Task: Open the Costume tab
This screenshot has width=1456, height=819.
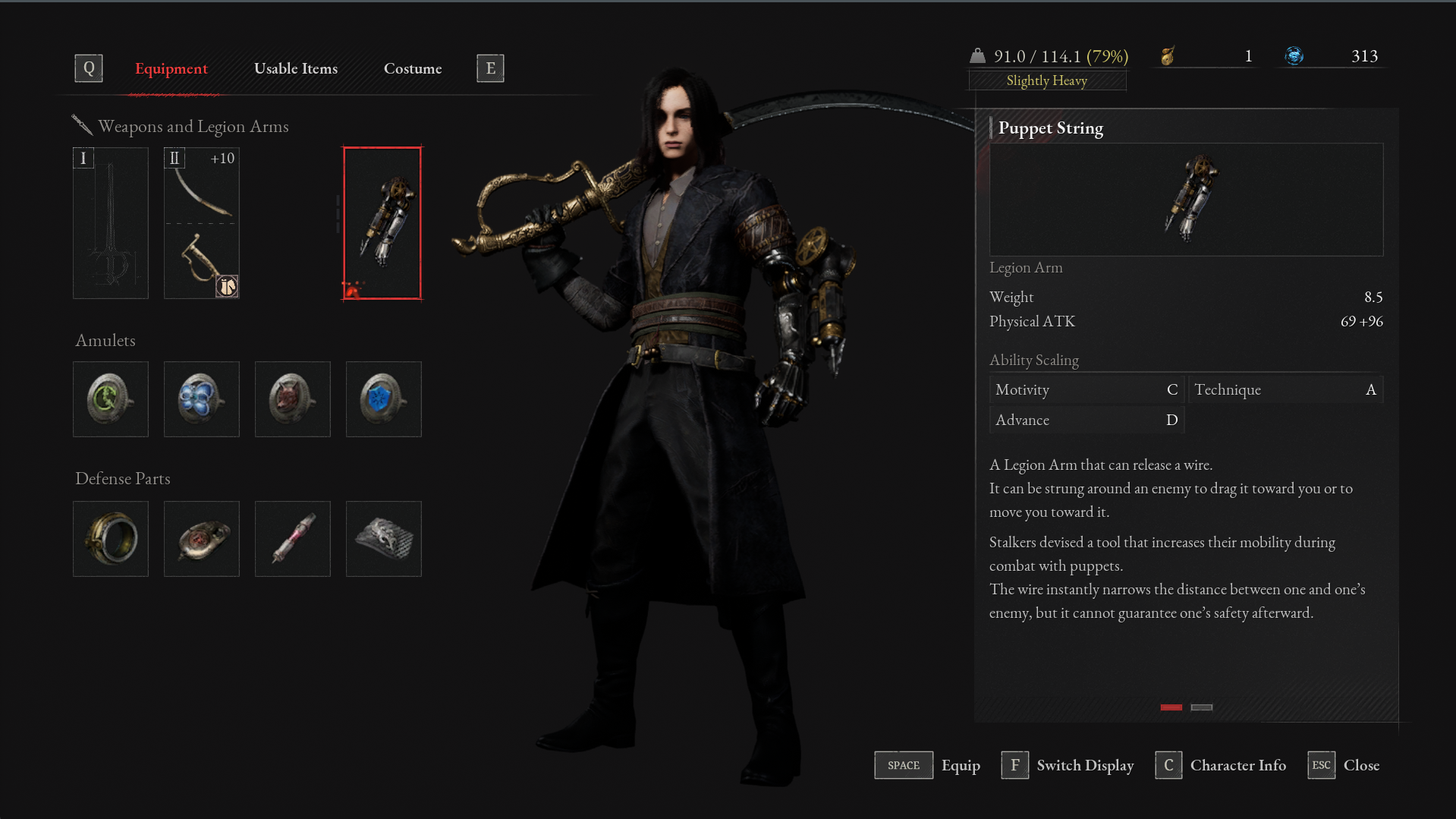Action: coord(413,68)
